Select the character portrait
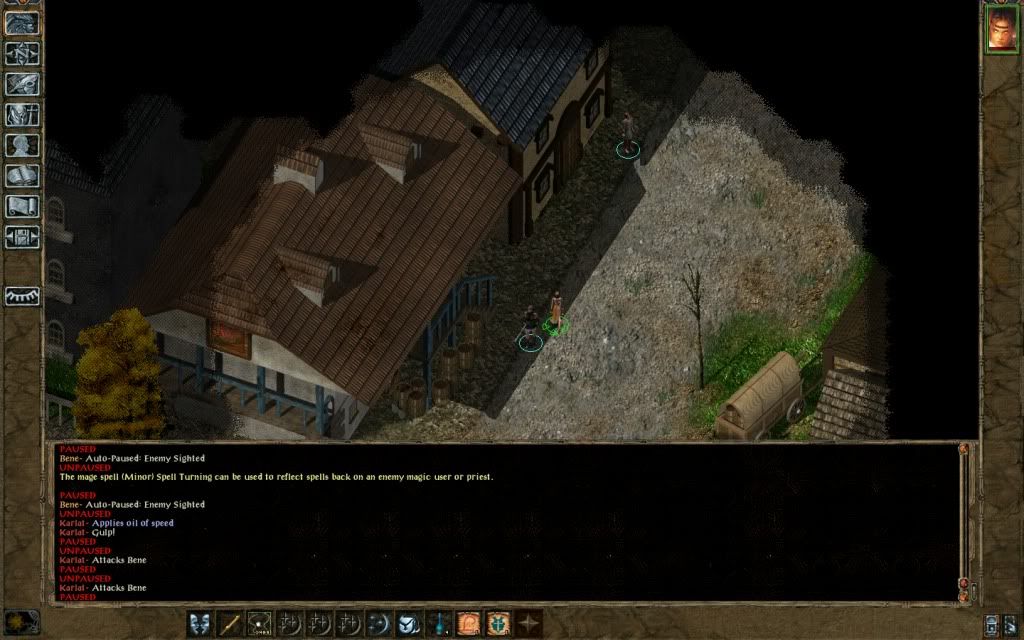 (x=1001, y=28)
